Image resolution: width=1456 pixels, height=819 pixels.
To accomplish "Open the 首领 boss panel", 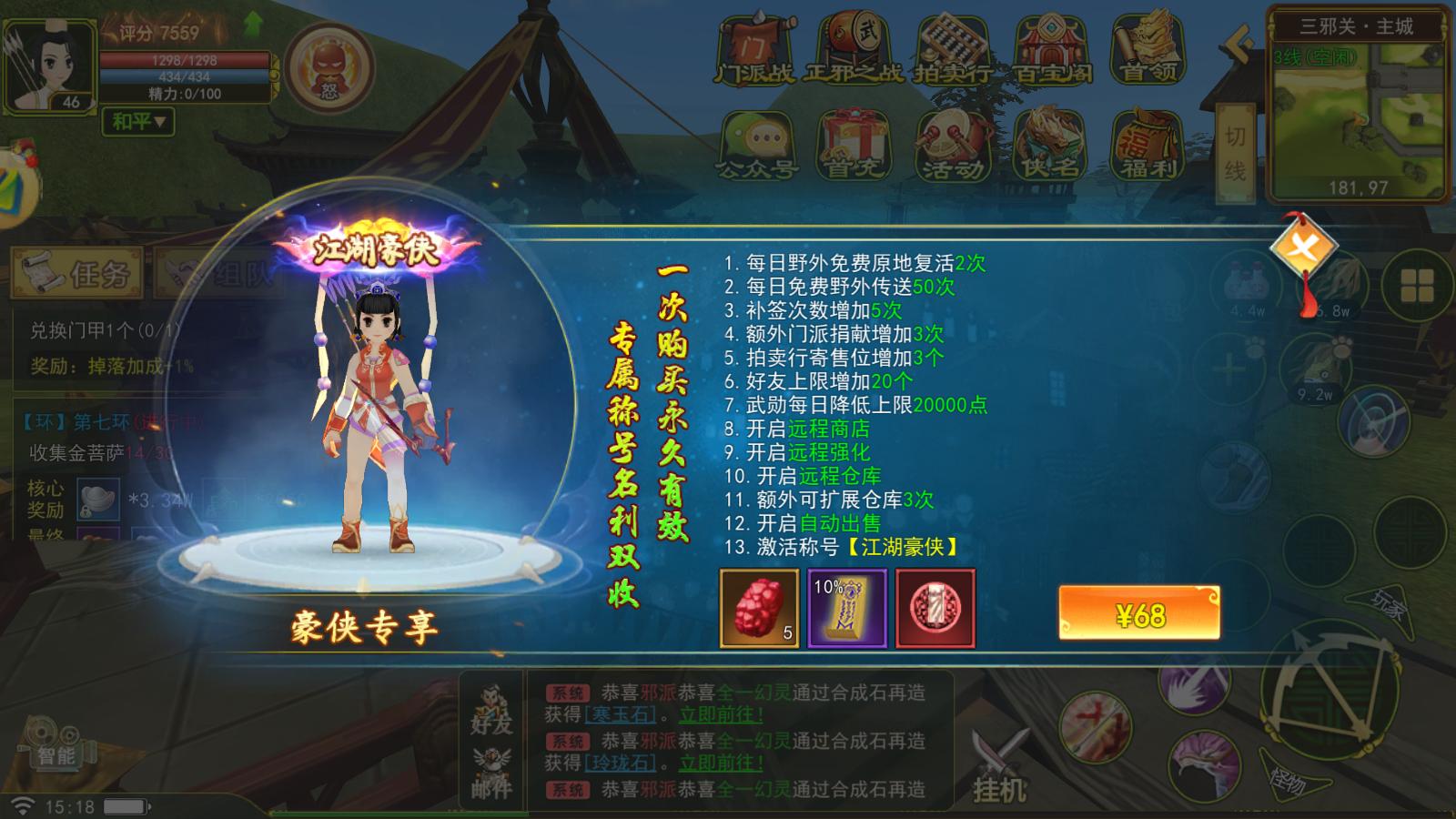I will click(x=1148, y=41).
